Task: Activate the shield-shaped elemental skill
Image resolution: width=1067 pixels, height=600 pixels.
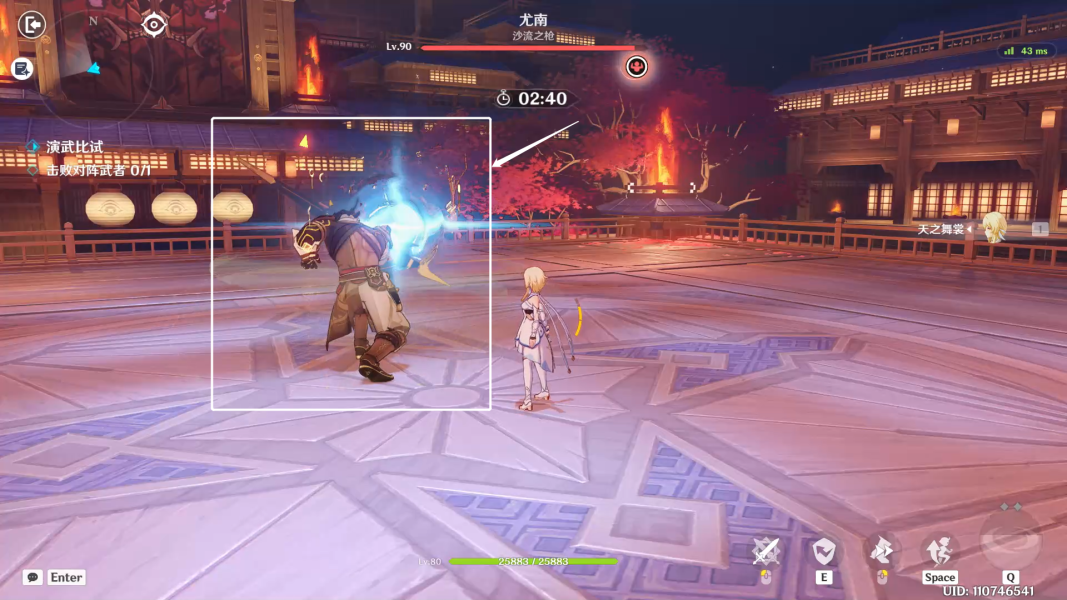Action: pyautogui.click(x=824, y=551)
